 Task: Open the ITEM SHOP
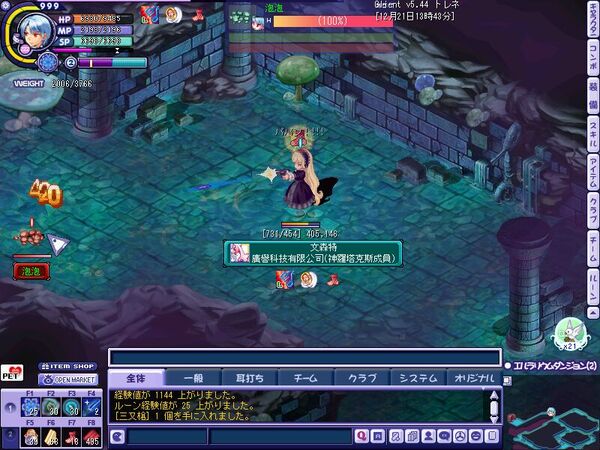coord(67,367)
